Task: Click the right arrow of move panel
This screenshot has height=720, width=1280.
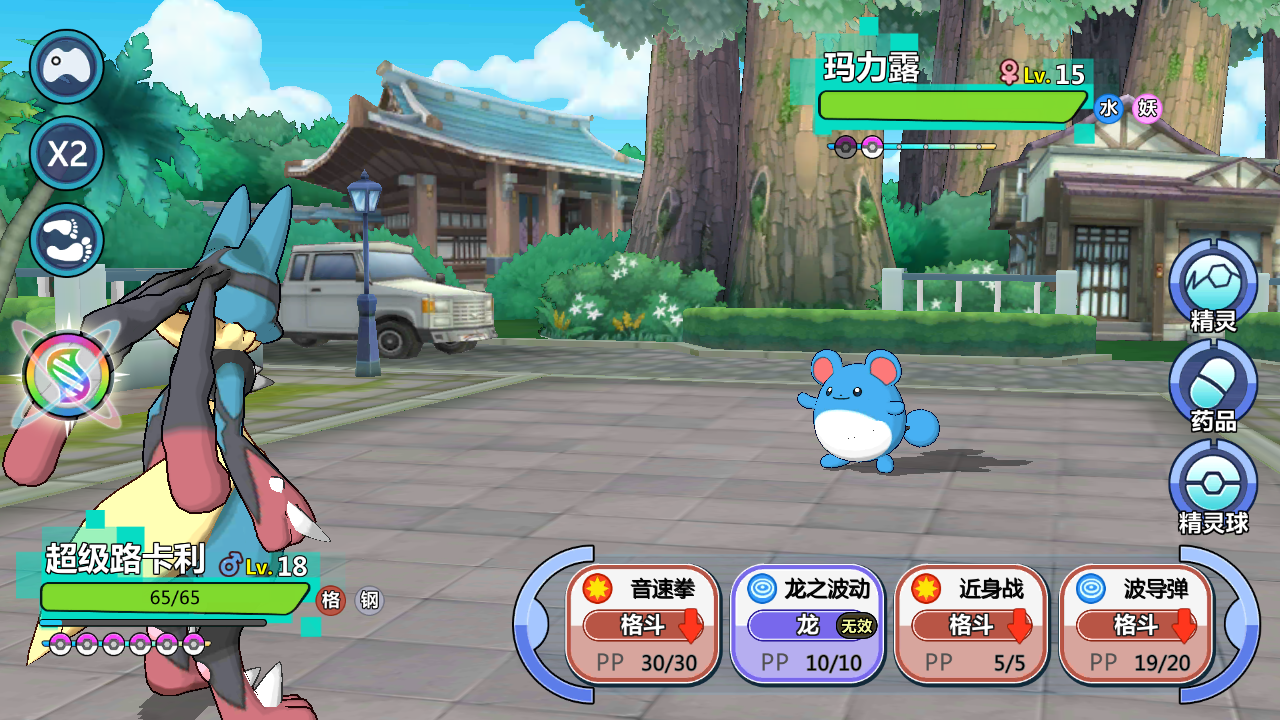Action: pyautogui.click(x=1237, y=624)
